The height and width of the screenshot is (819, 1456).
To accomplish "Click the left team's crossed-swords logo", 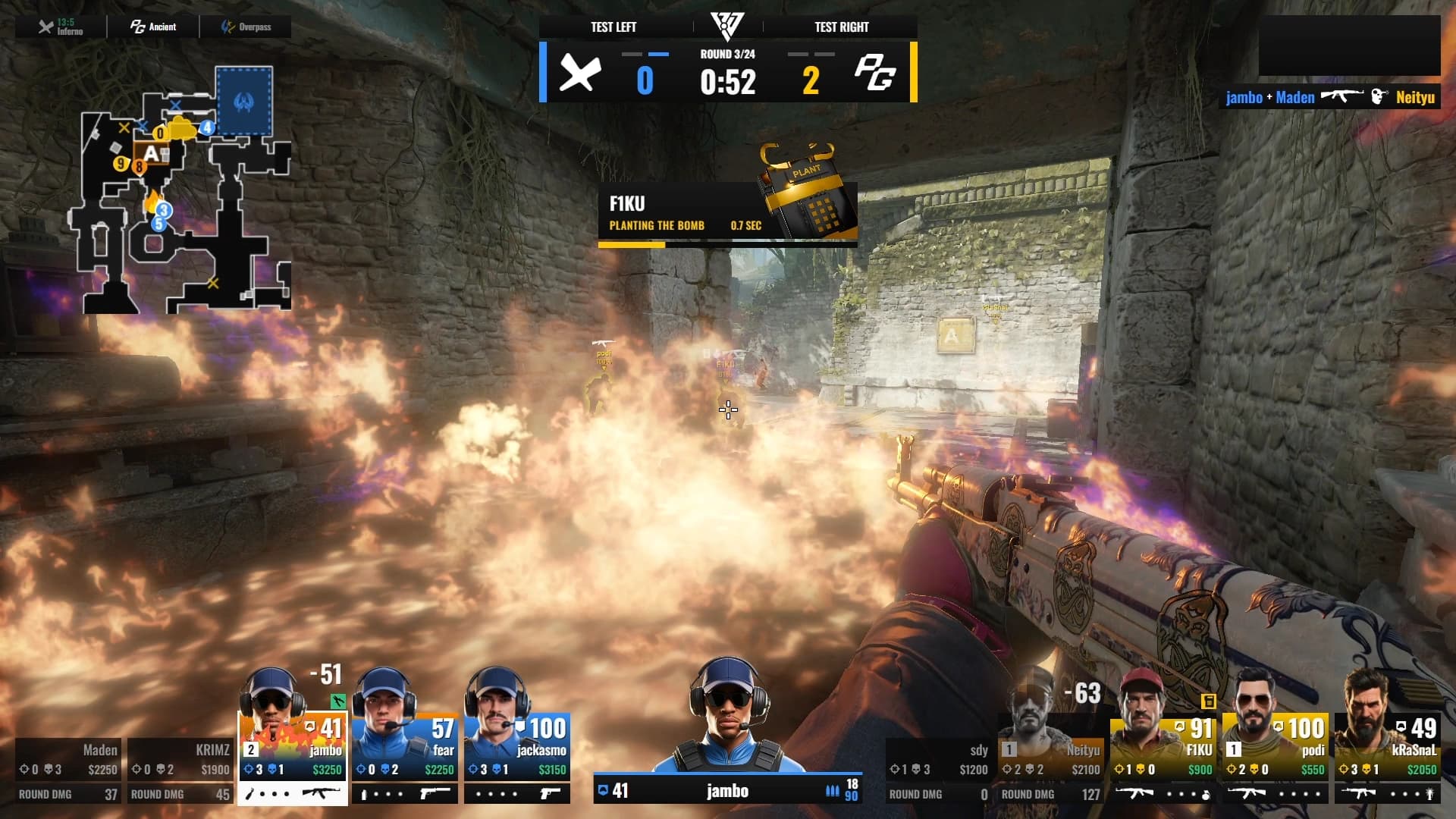I will 580,74.
